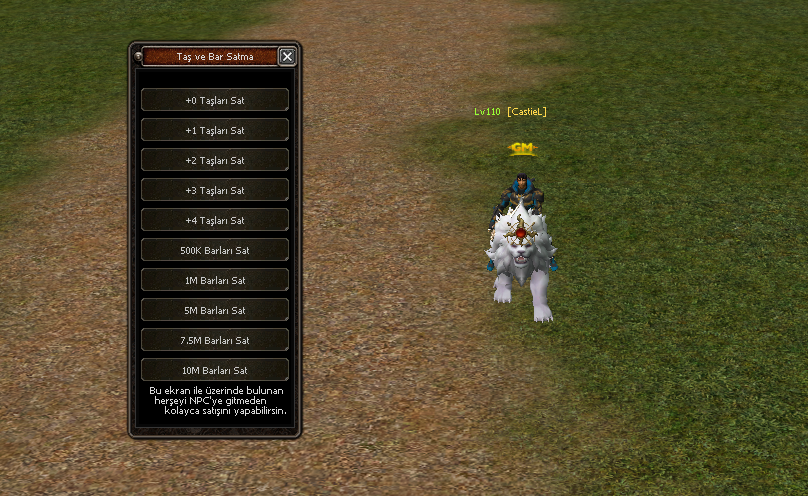Sell the 10M bars with 10M Barları Sat
808x496 pixels.
click(215, 370)
